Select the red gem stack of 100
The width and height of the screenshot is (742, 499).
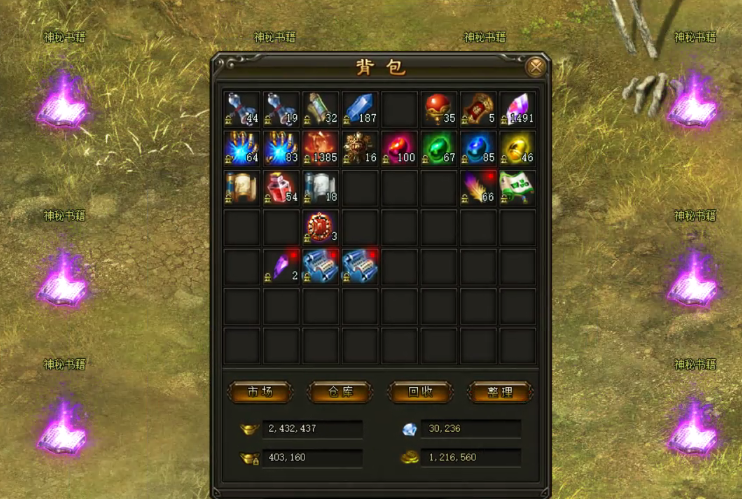pyautogui.click(x=399, y=147)
